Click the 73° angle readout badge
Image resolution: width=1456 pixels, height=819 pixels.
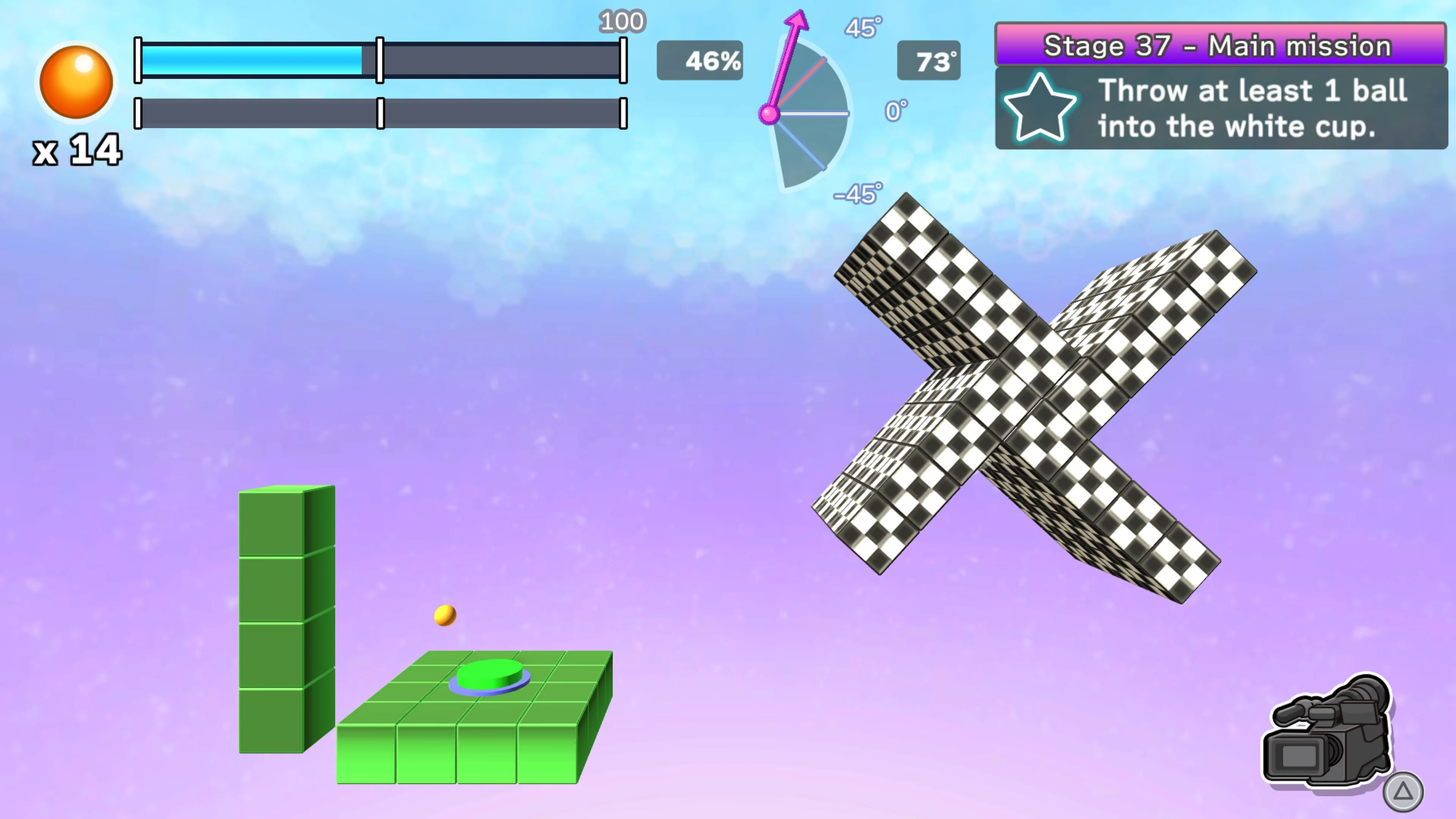(929, 61)
